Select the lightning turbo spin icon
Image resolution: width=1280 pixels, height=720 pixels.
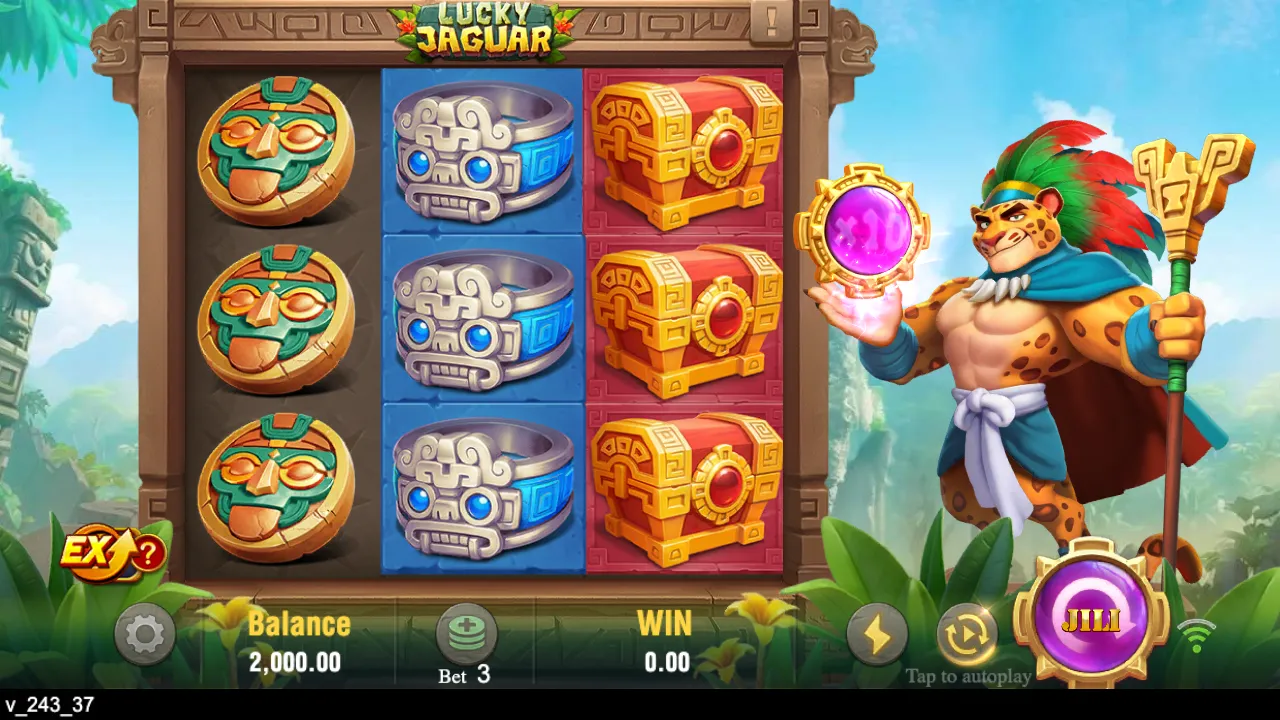point(878,633)
